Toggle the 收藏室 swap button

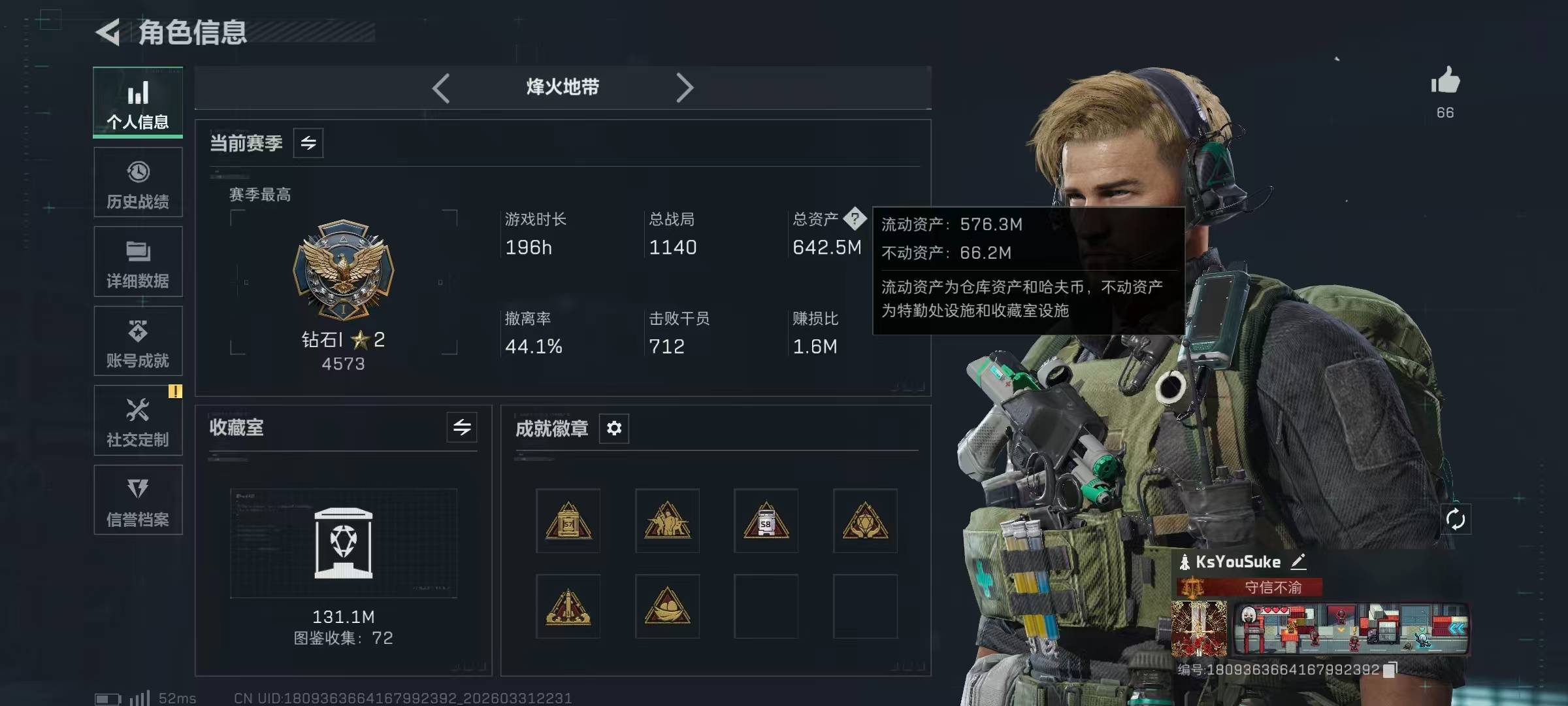462,428
